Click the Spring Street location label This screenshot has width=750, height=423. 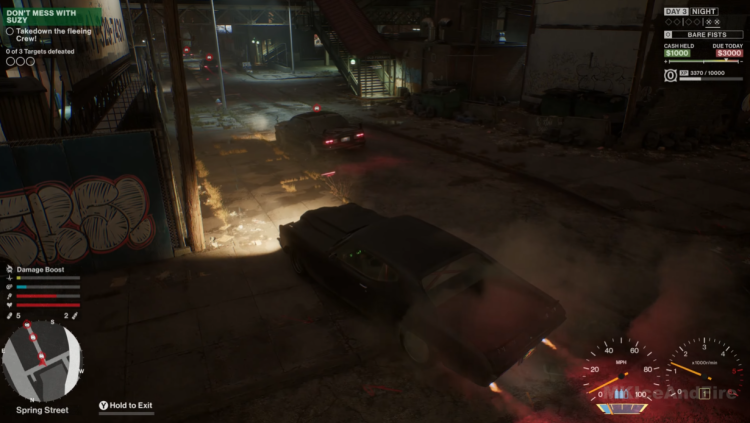tap(42, 410)
